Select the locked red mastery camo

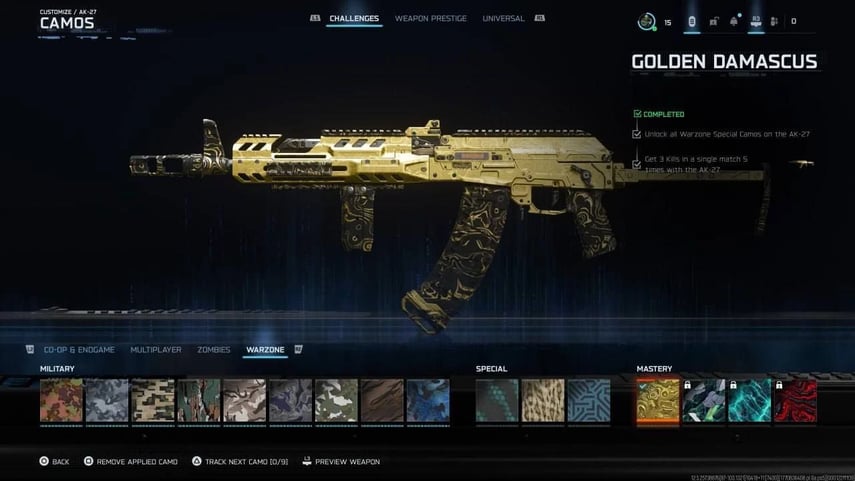(795, 400)
